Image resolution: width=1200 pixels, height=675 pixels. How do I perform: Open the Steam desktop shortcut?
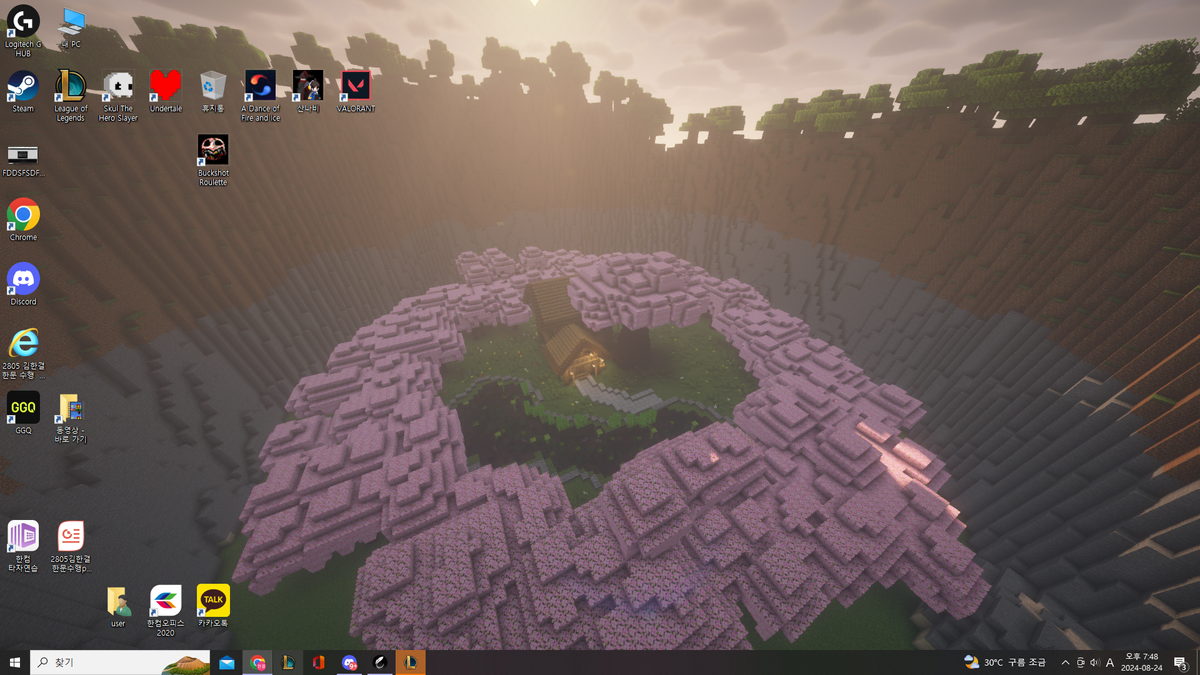[x=23, y=88]
